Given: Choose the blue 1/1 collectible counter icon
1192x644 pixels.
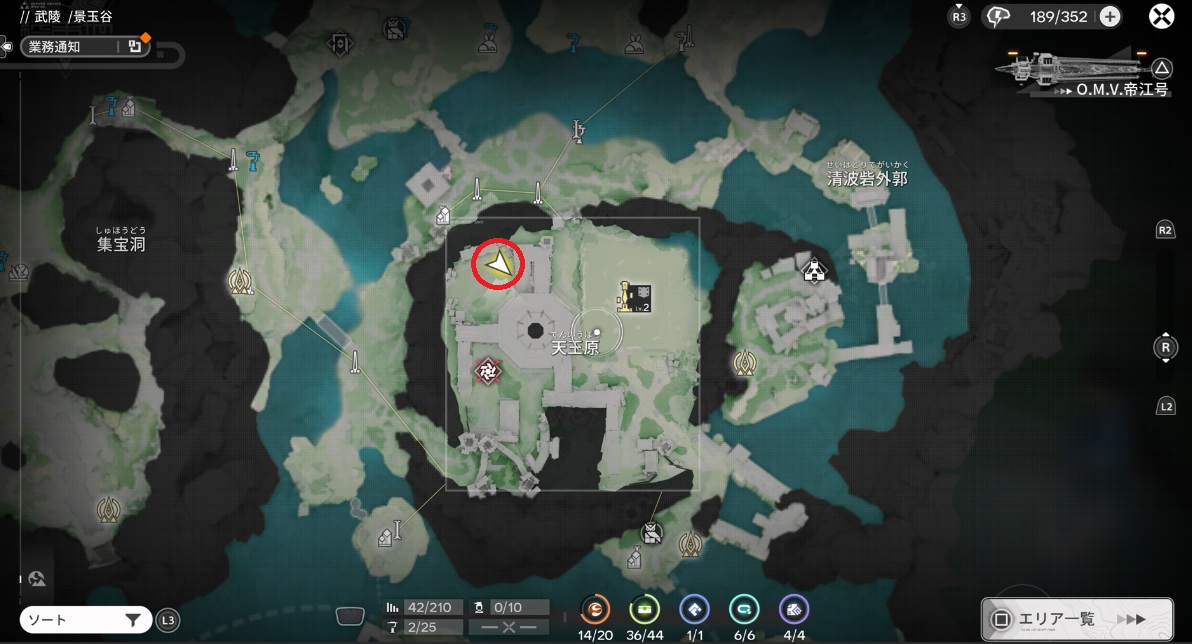Looking at the screenshot, I should point(694,609).
